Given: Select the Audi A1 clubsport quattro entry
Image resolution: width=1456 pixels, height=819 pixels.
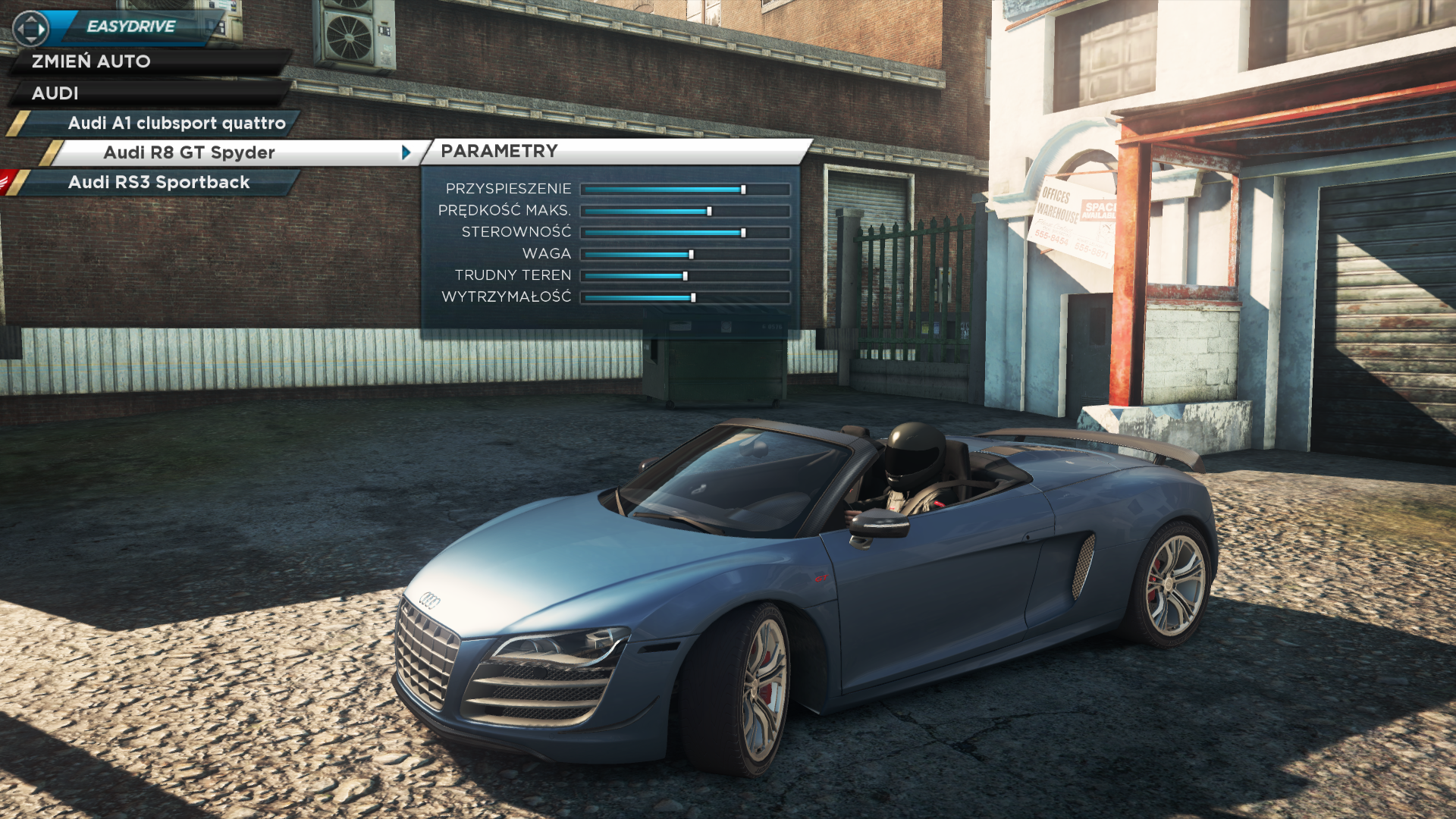Looking at the screenshot, I should pos(176,123).
